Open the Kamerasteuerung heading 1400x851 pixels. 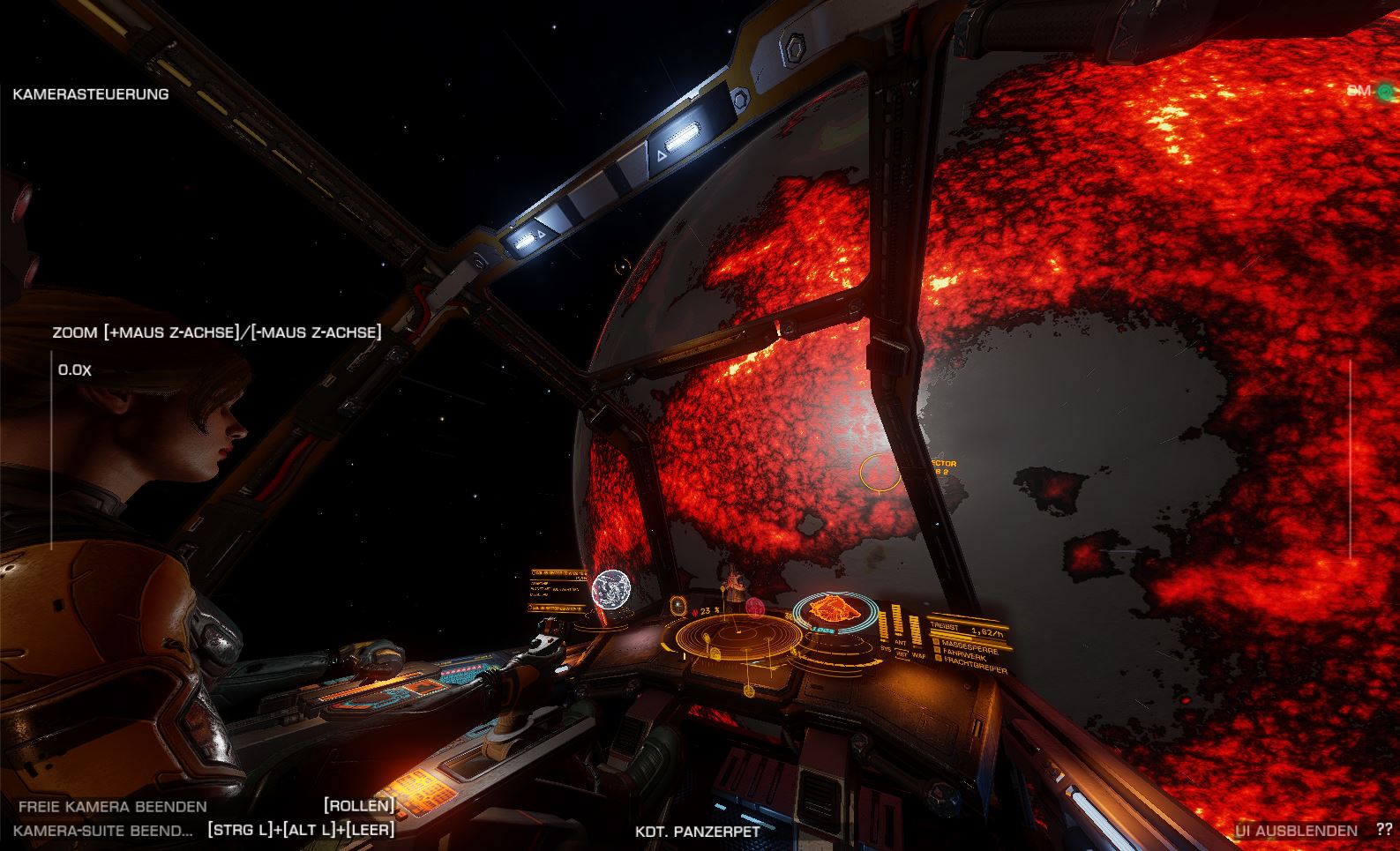coord(91,93)
